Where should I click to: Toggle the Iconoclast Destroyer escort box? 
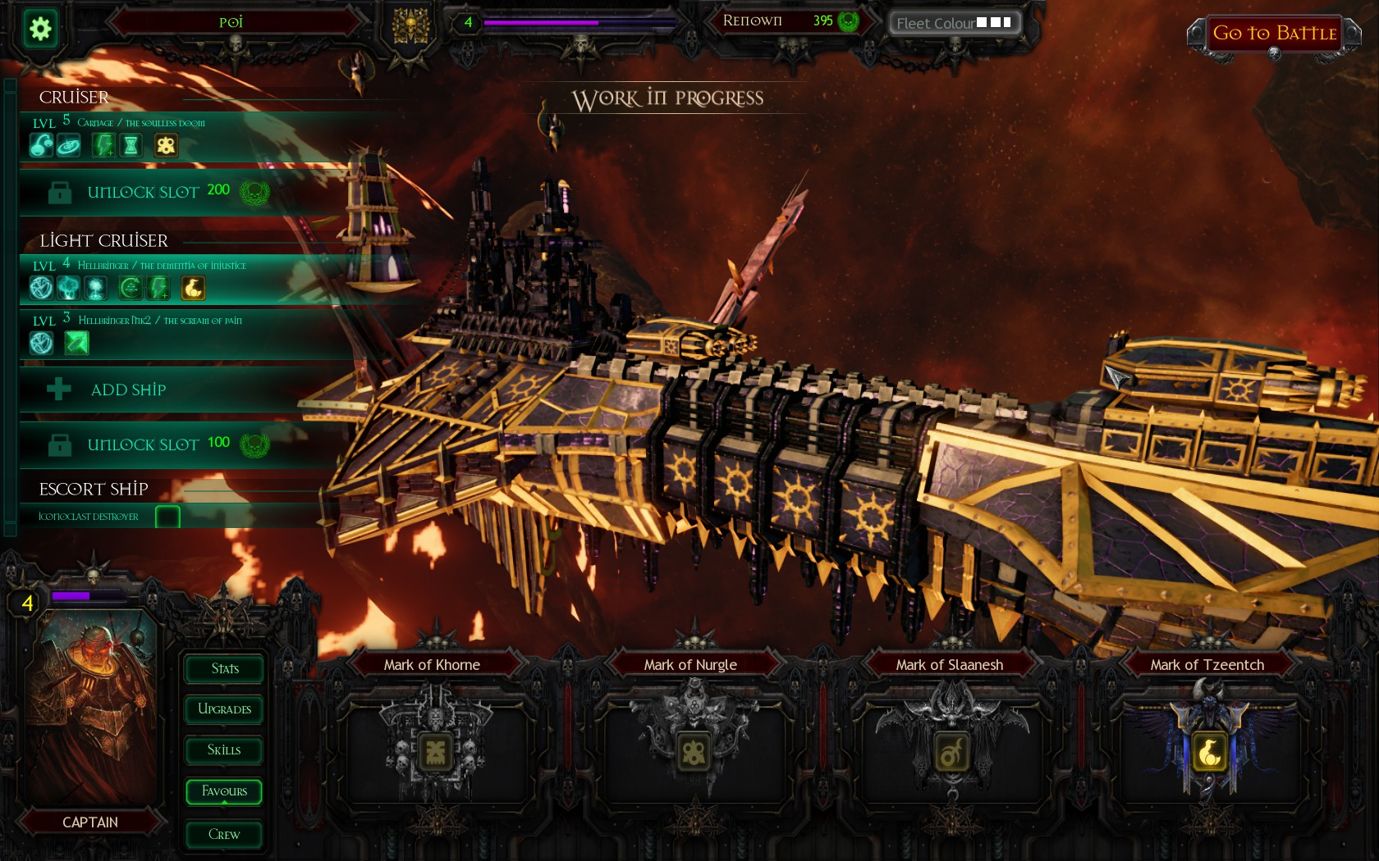coord(168,517)
